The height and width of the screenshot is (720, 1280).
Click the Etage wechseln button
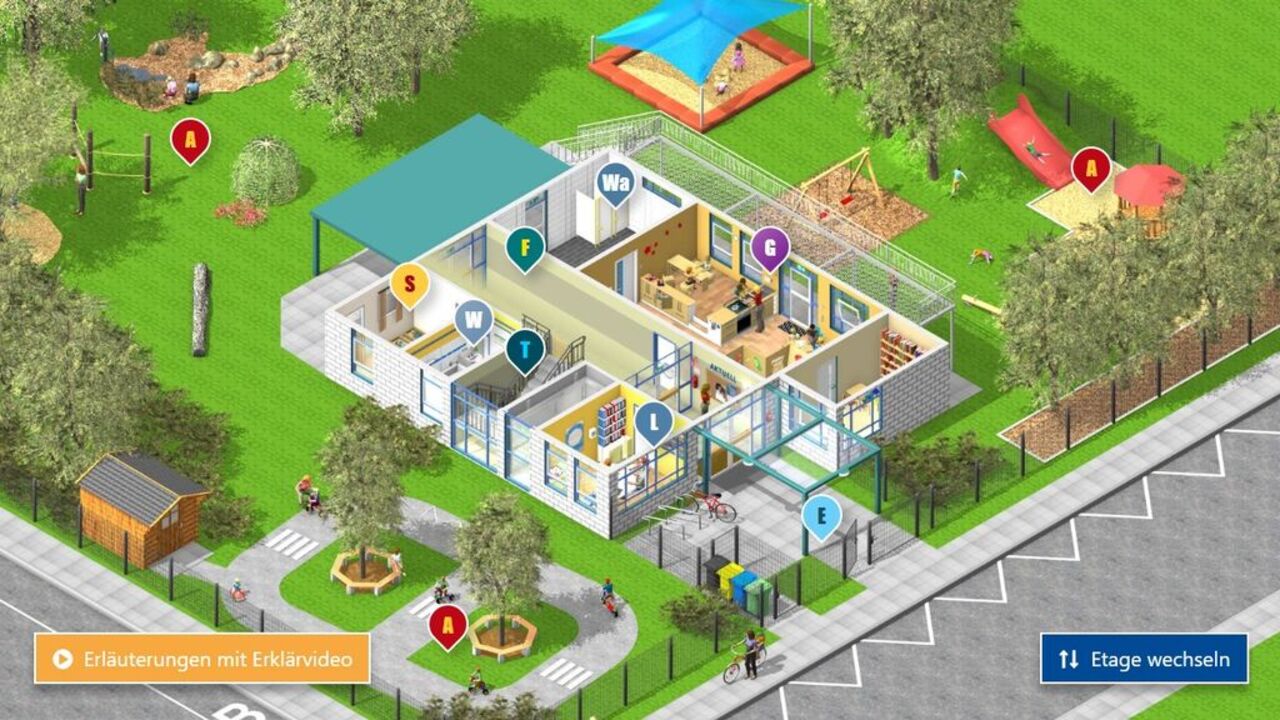[1144, 659]
